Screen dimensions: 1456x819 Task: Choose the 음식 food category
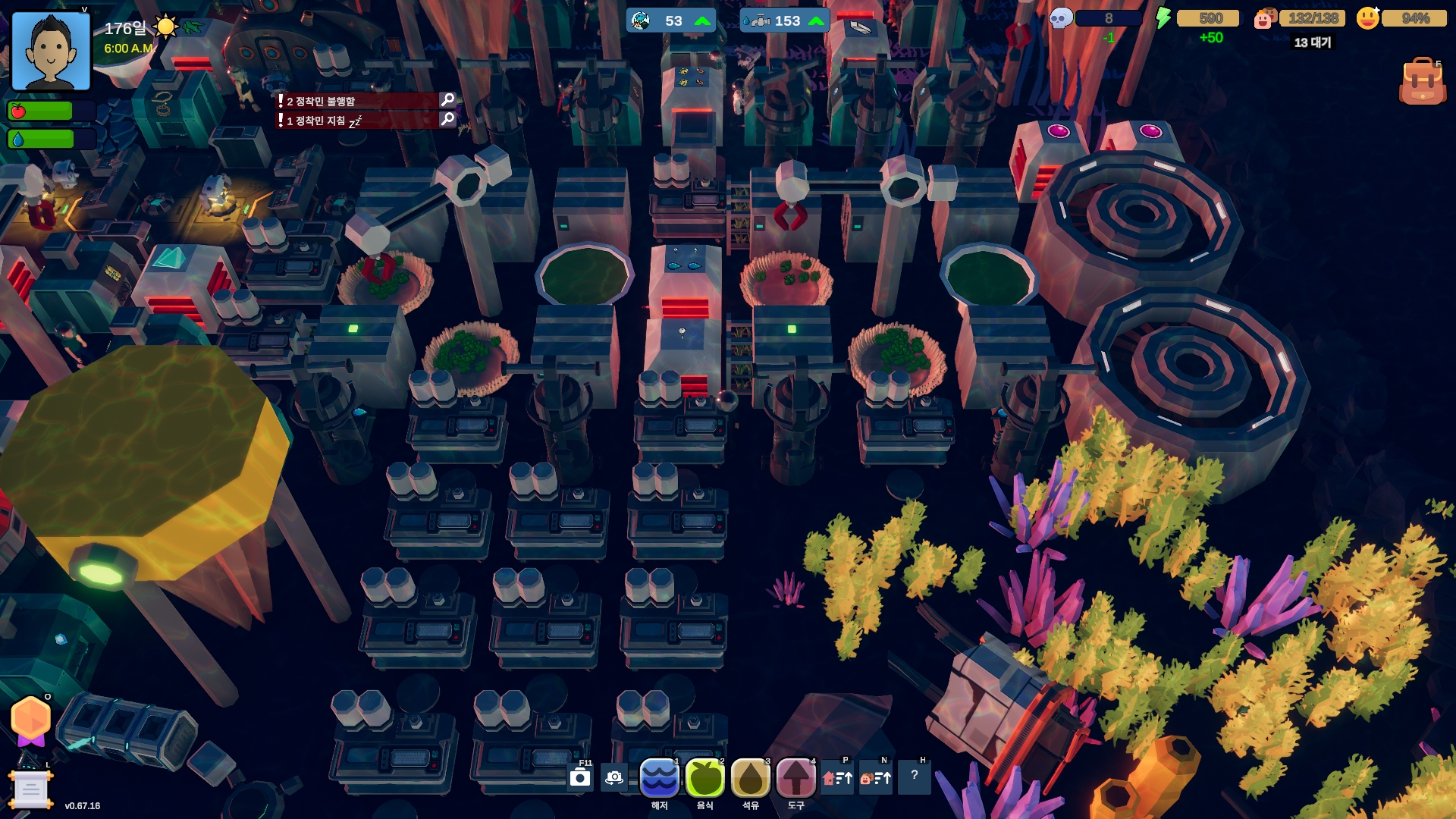pos(704,777)
